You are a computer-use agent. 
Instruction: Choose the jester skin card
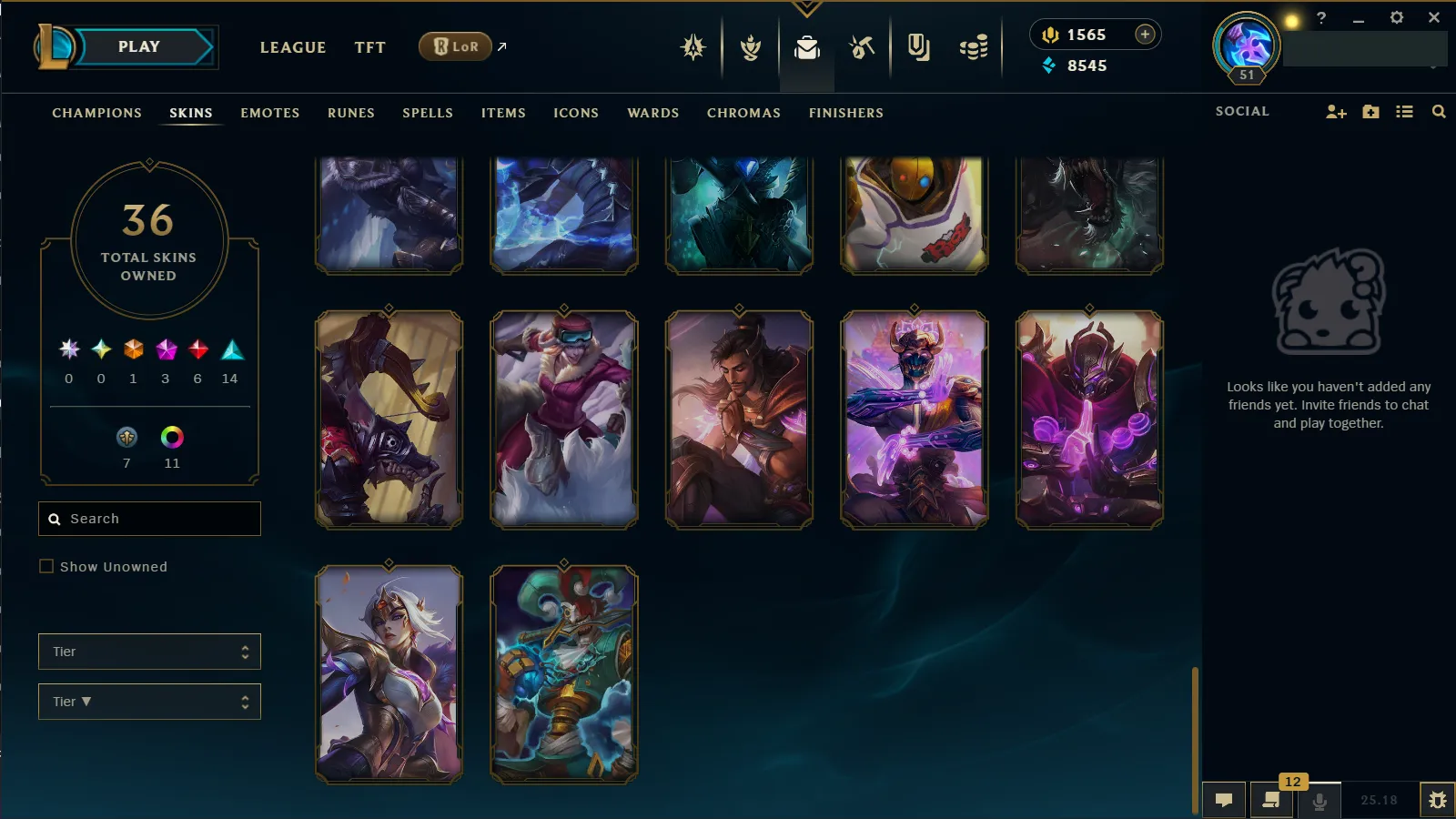point(564,674)
